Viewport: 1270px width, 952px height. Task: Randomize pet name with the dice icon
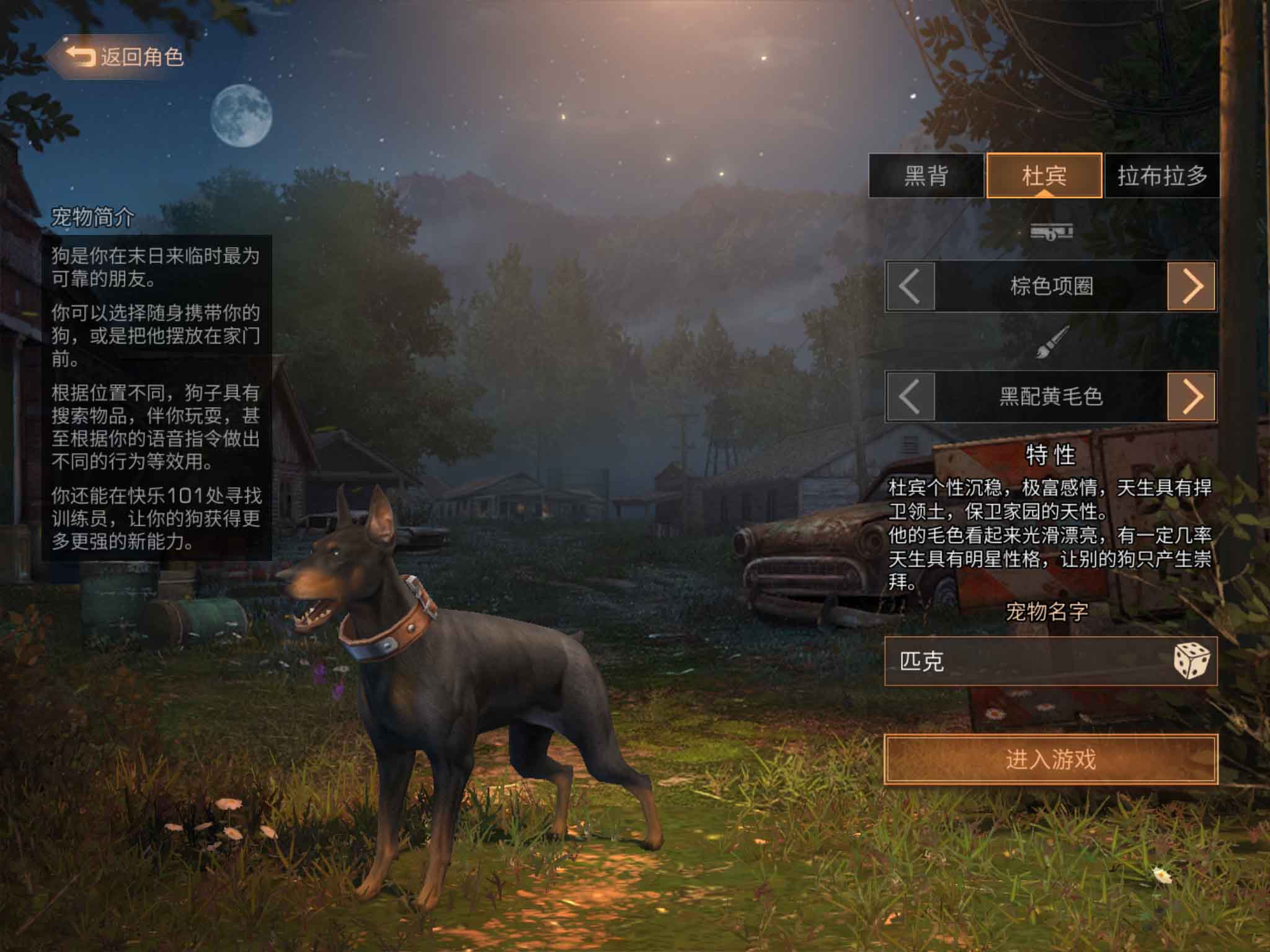1191,661
